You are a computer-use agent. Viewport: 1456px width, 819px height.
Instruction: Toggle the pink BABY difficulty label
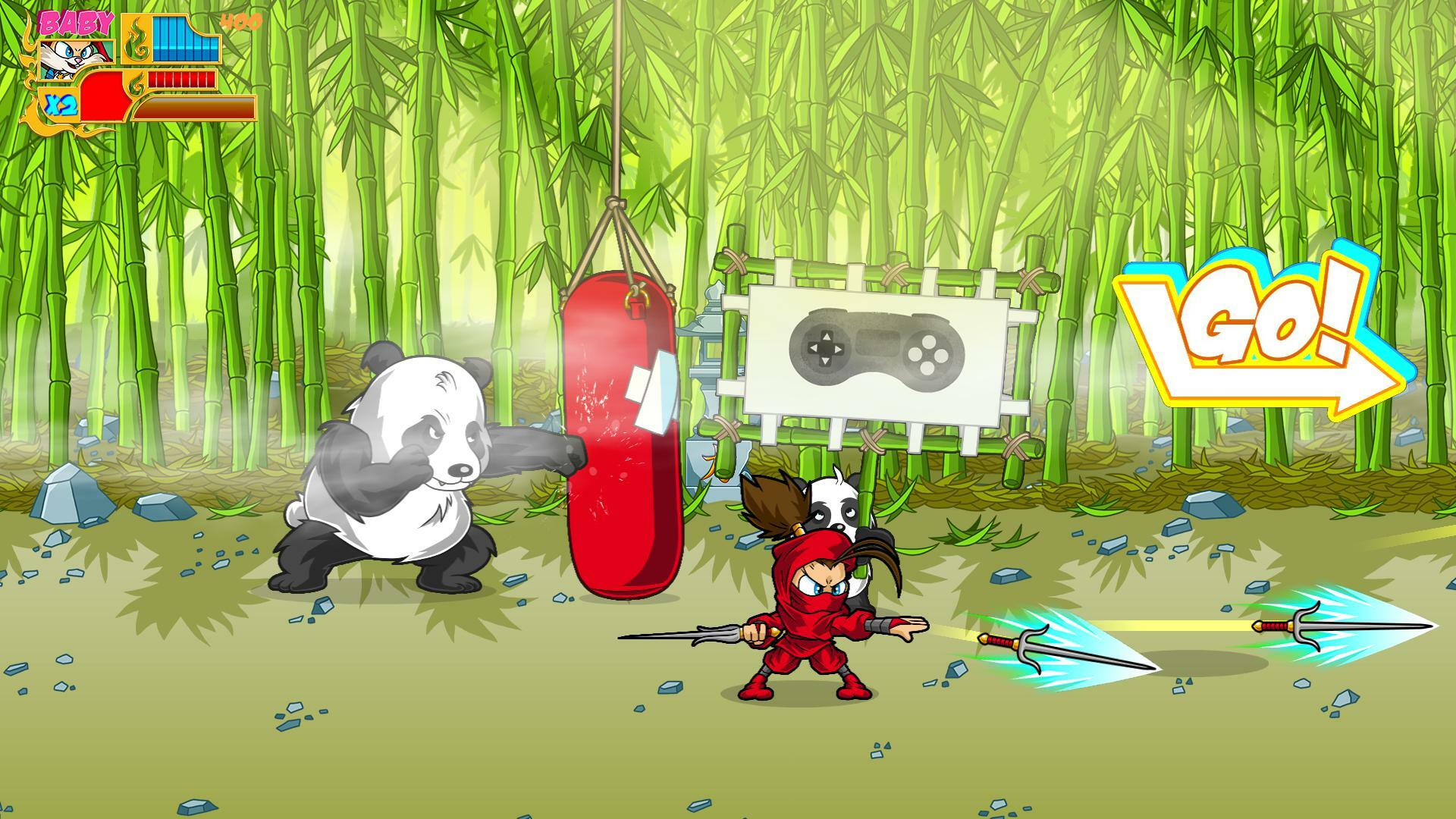[x=76, y=20]
